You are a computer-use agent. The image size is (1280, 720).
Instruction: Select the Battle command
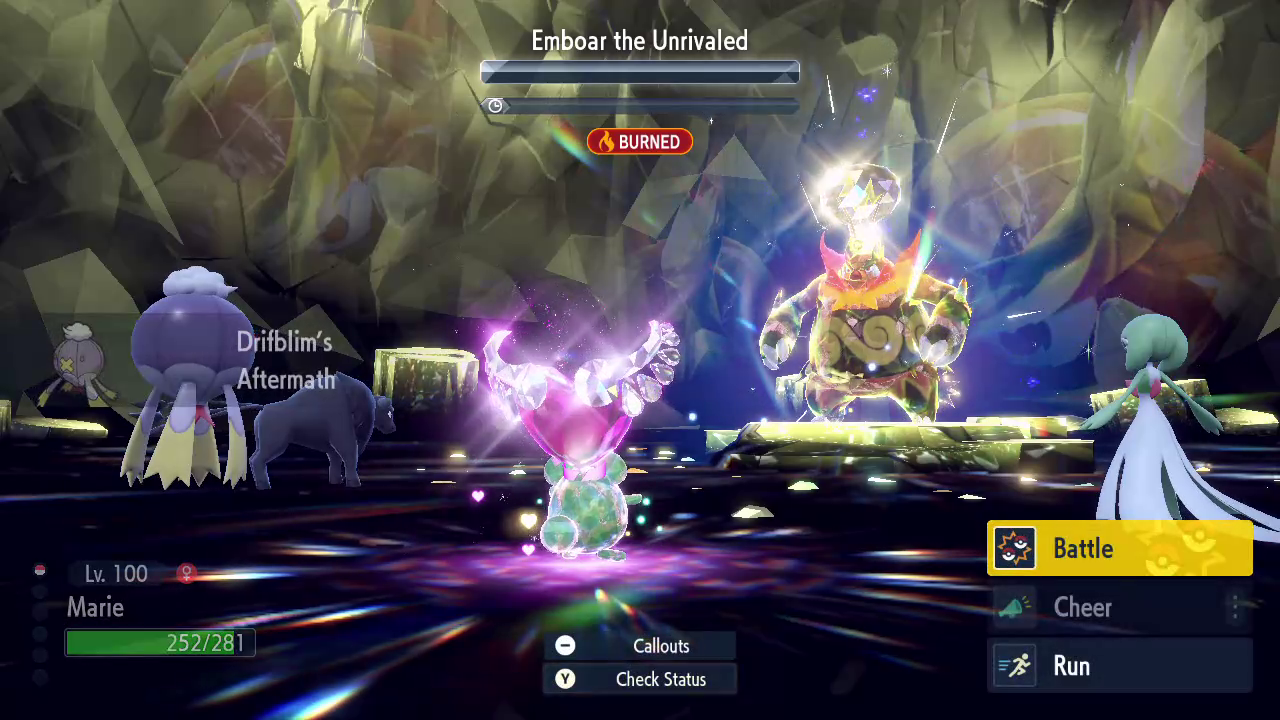point(1119,548)
